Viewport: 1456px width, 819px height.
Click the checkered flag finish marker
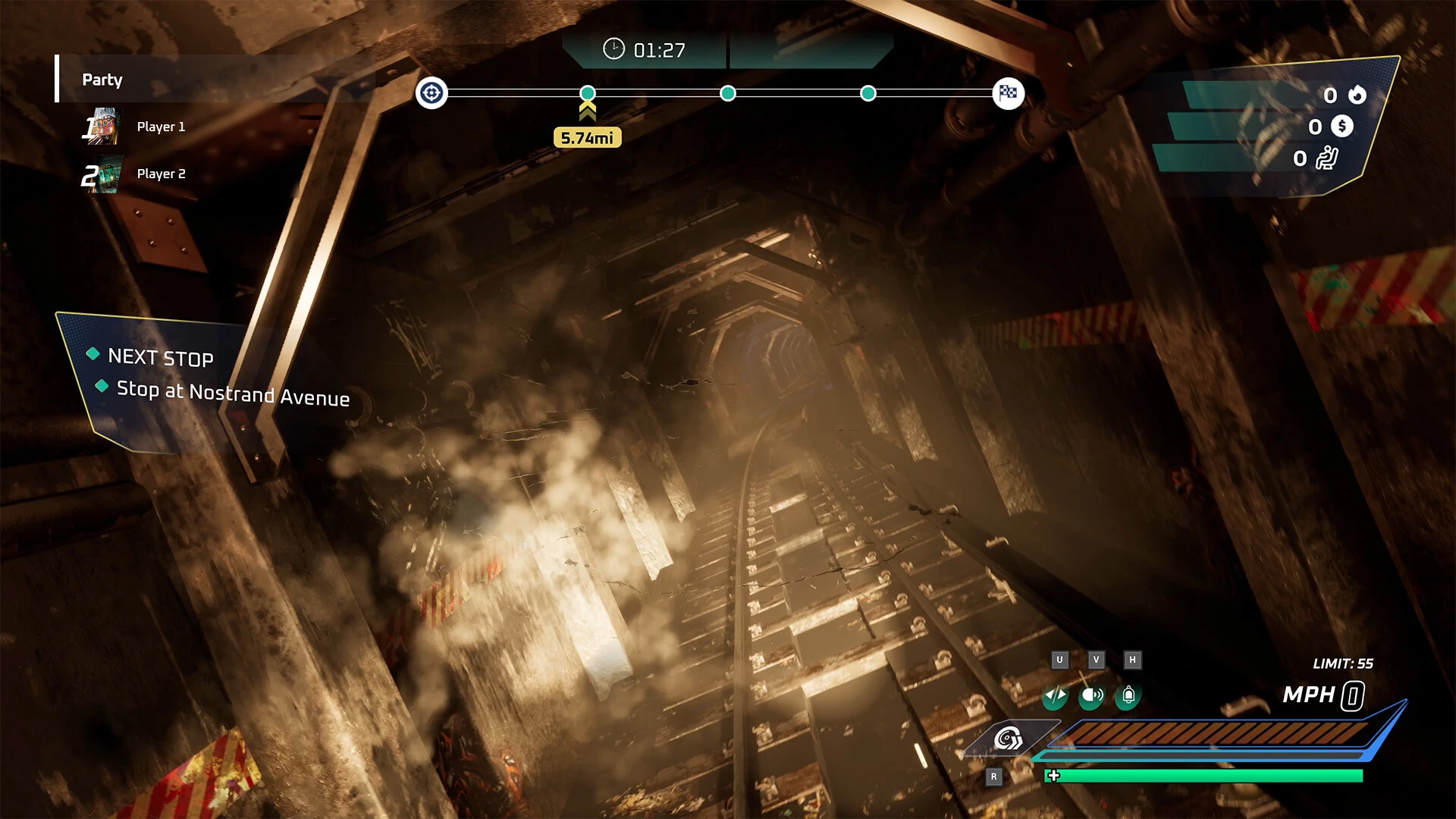pos(1008,93)
